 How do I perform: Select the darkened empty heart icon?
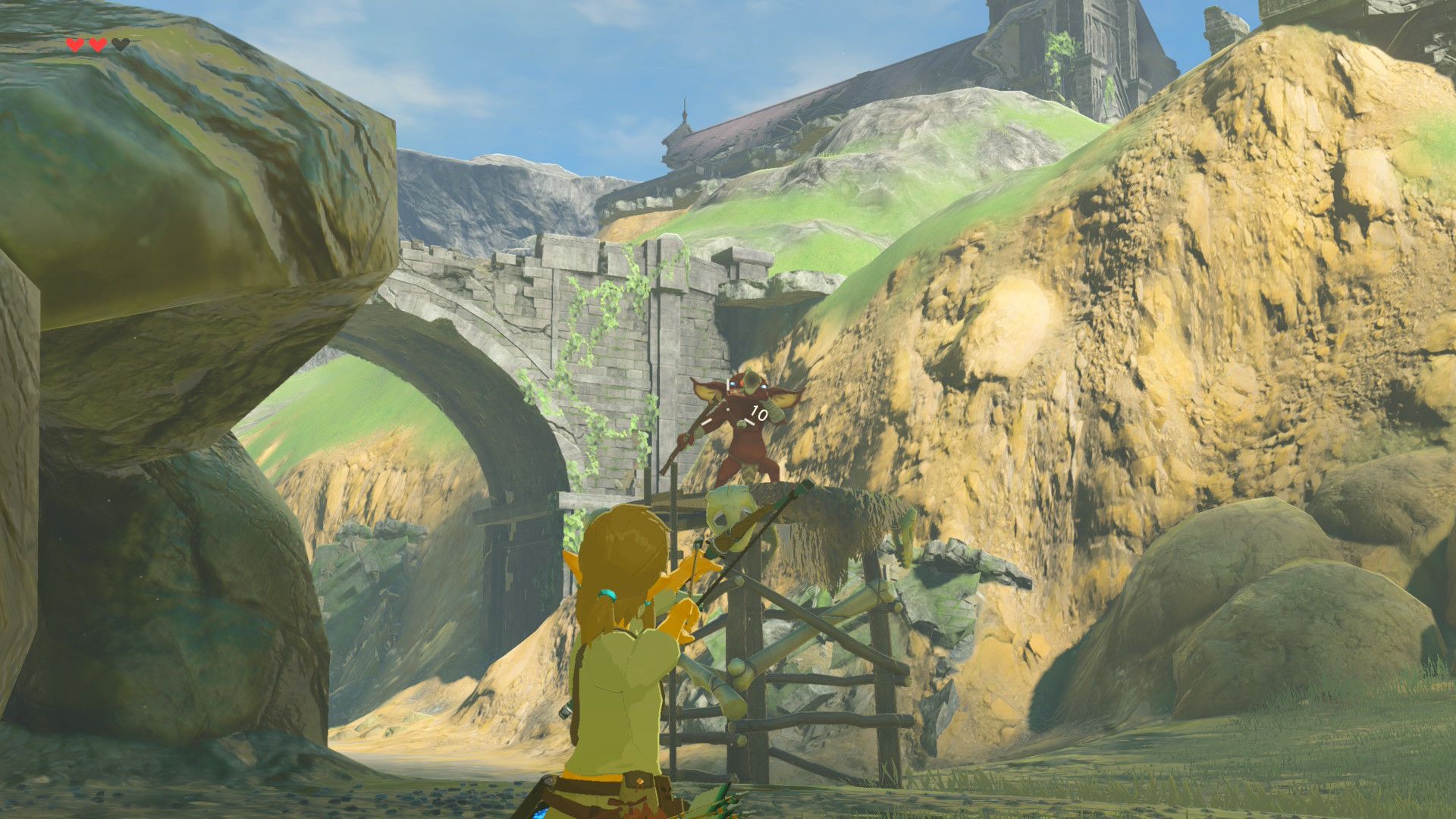(x=119, y=43)
